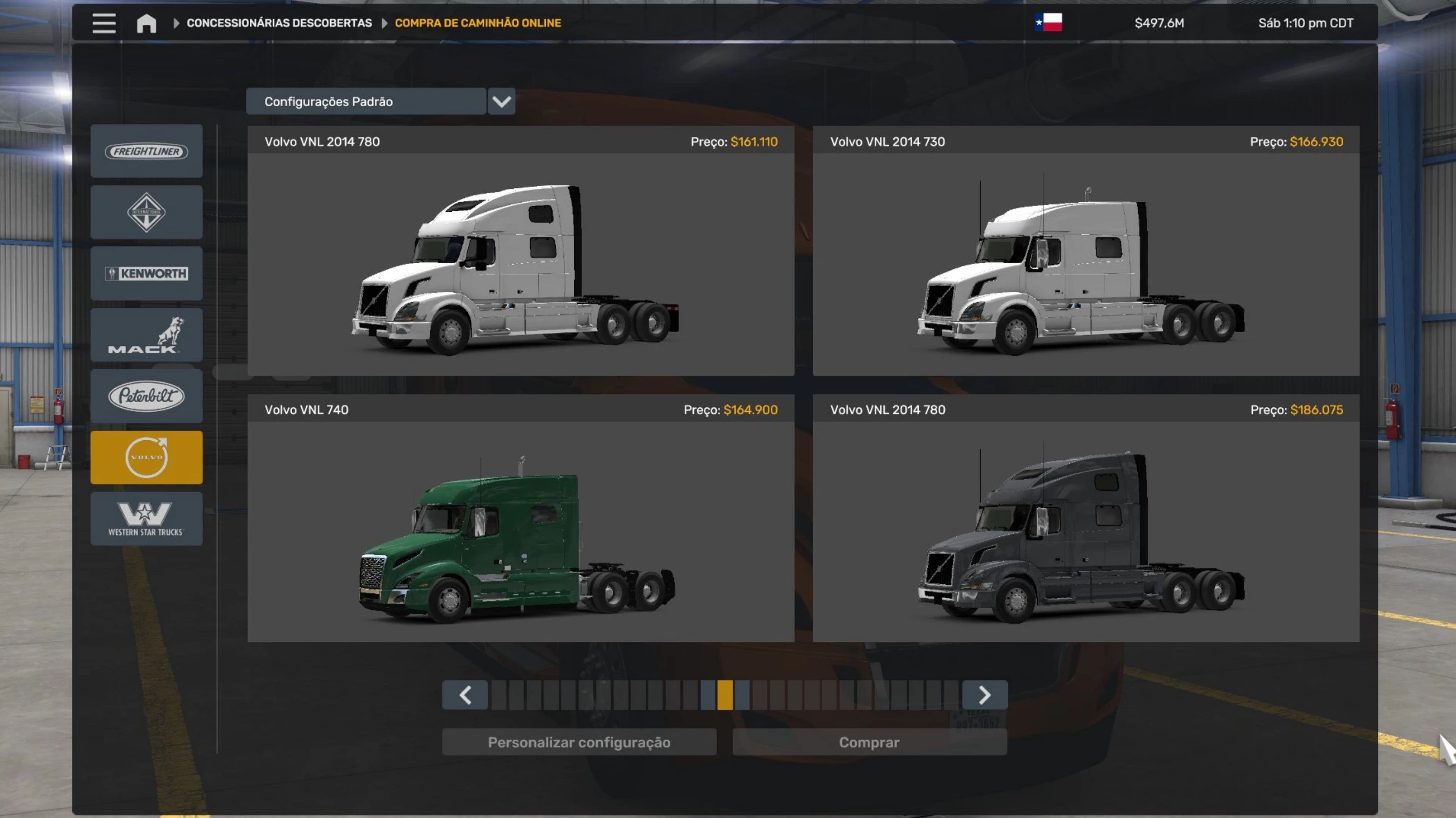Return to Concessionárias Descobertas breadcrumb

click(x=279, y=23)
